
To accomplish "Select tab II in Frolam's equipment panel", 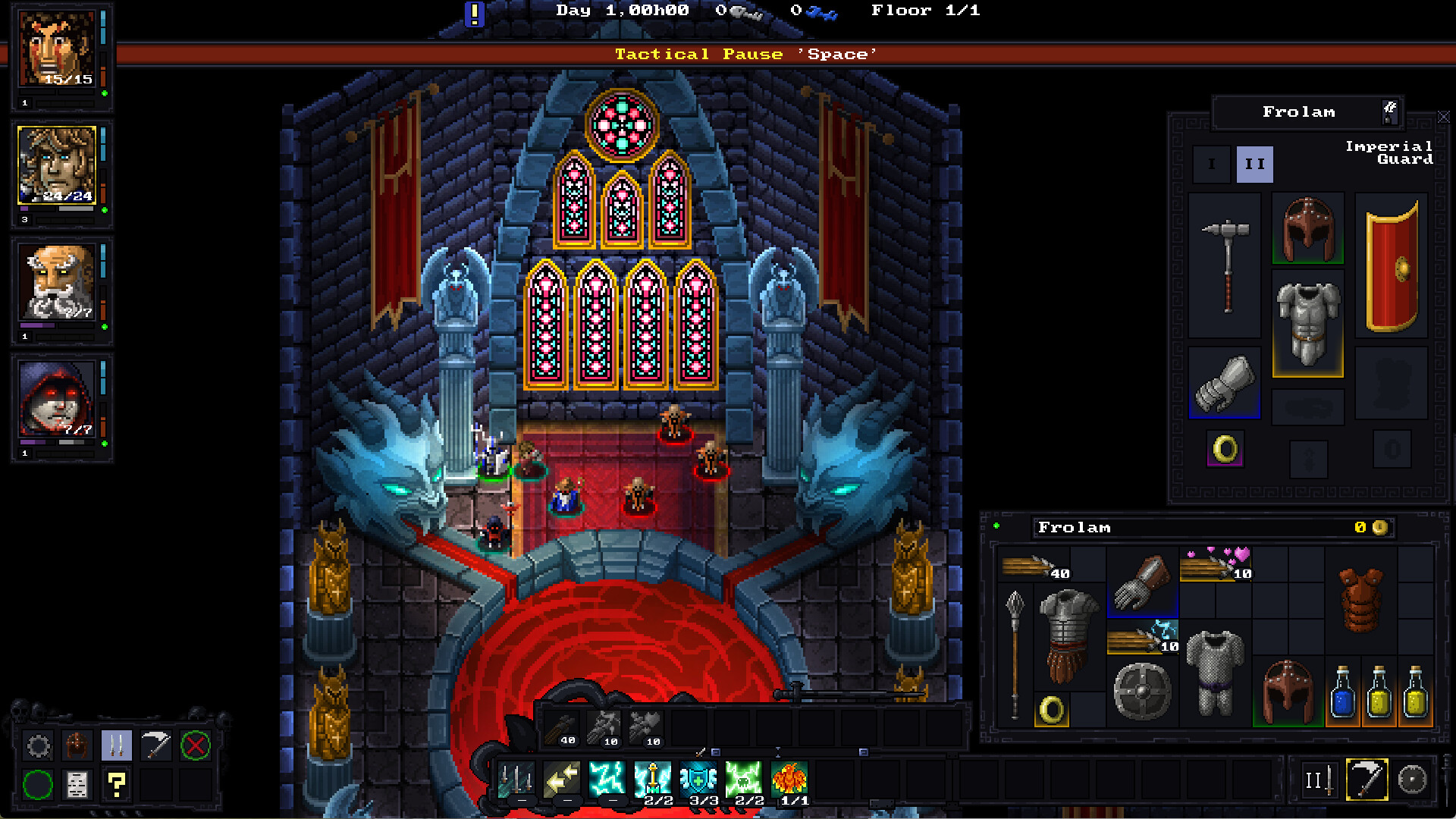I will [1257, 163].
